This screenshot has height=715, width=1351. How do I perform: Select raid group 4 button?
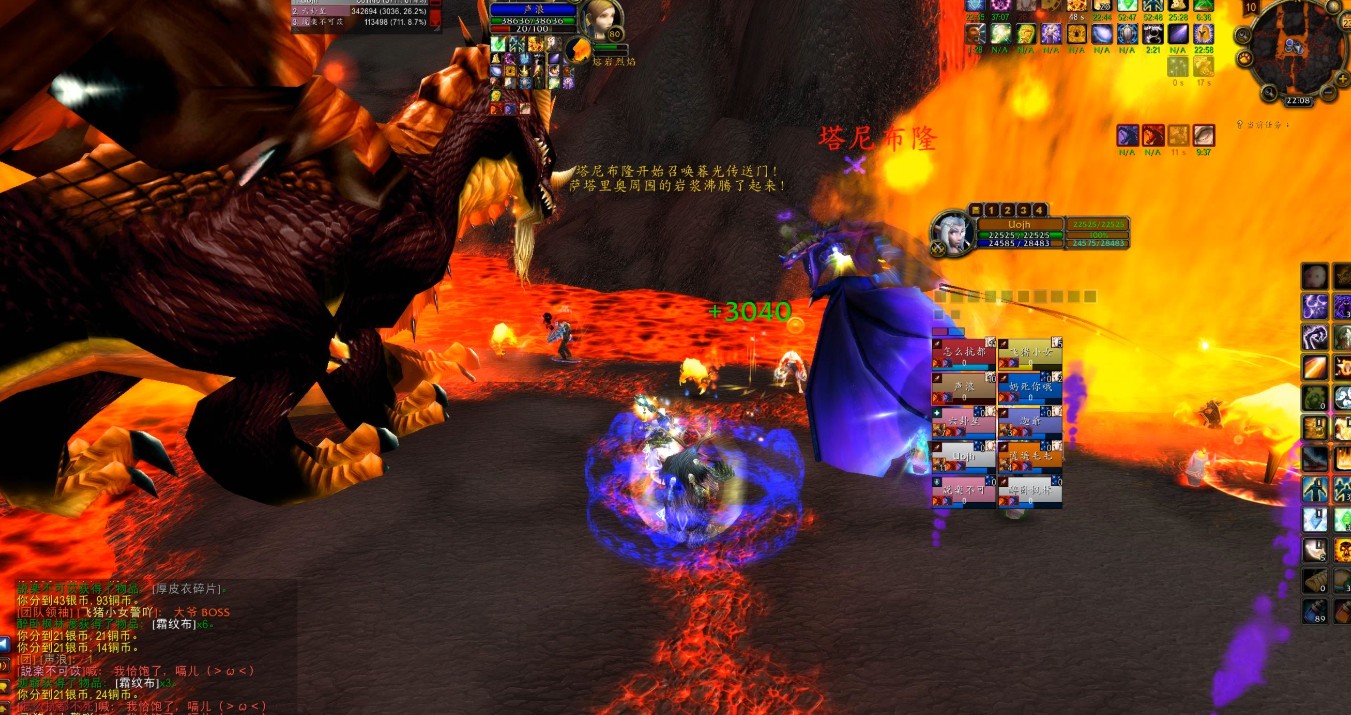point(1039,209)
